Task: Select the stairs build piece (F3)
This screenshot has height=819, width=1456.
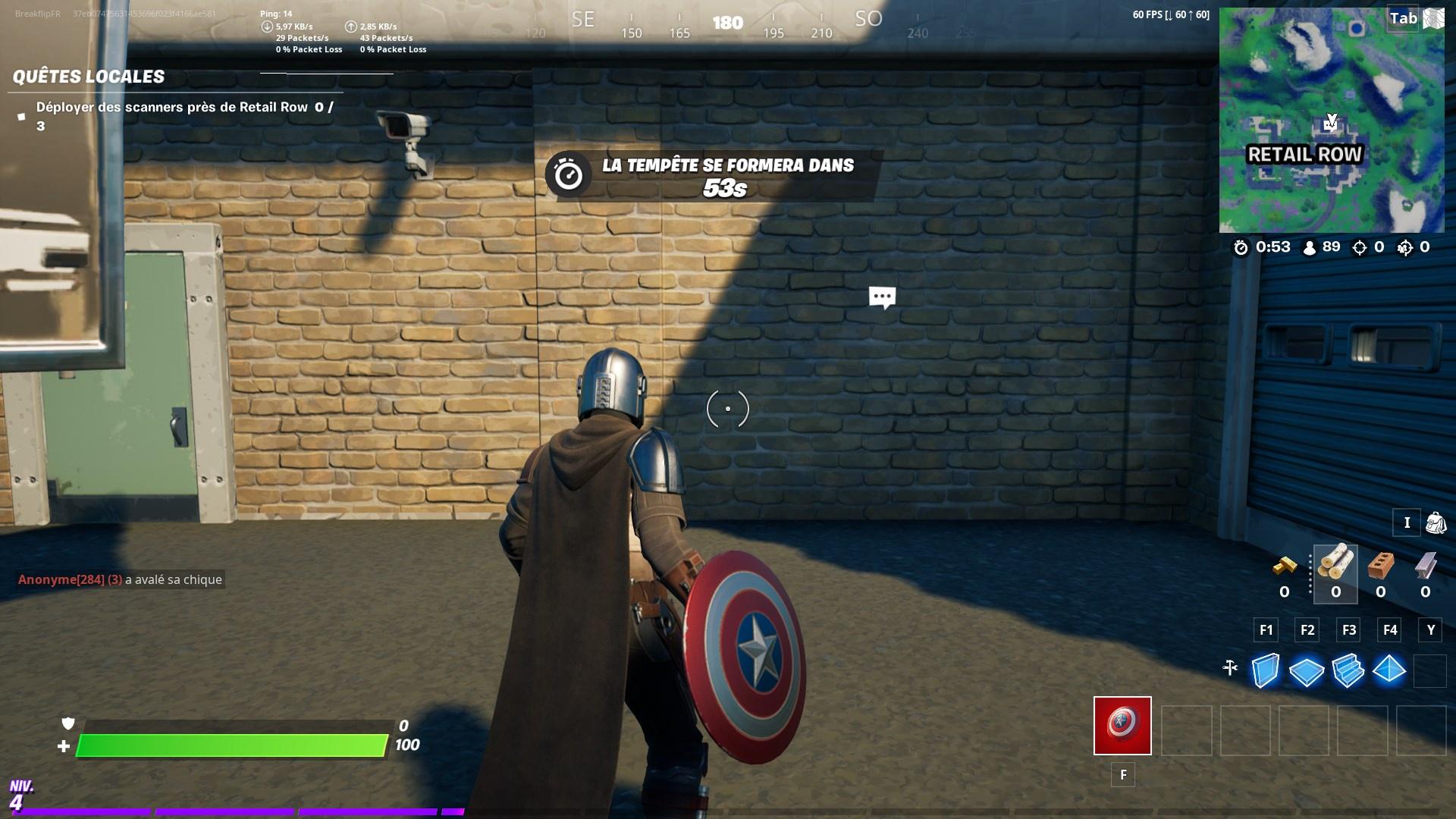Action: tap(1350, 670)
